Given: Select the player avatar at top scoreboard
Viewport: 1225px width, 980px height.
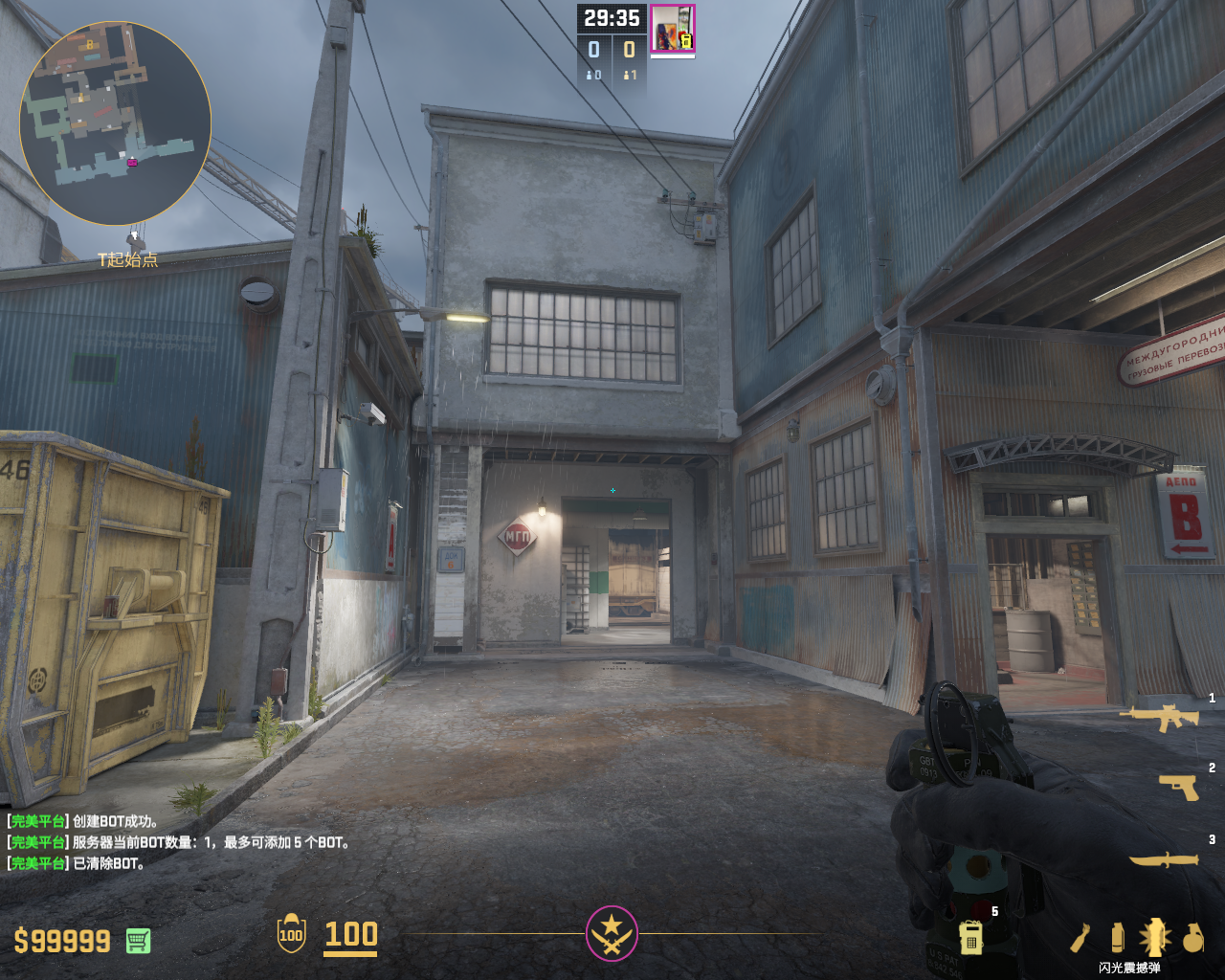Looking at the screenshot, I should tap(672, 29).
